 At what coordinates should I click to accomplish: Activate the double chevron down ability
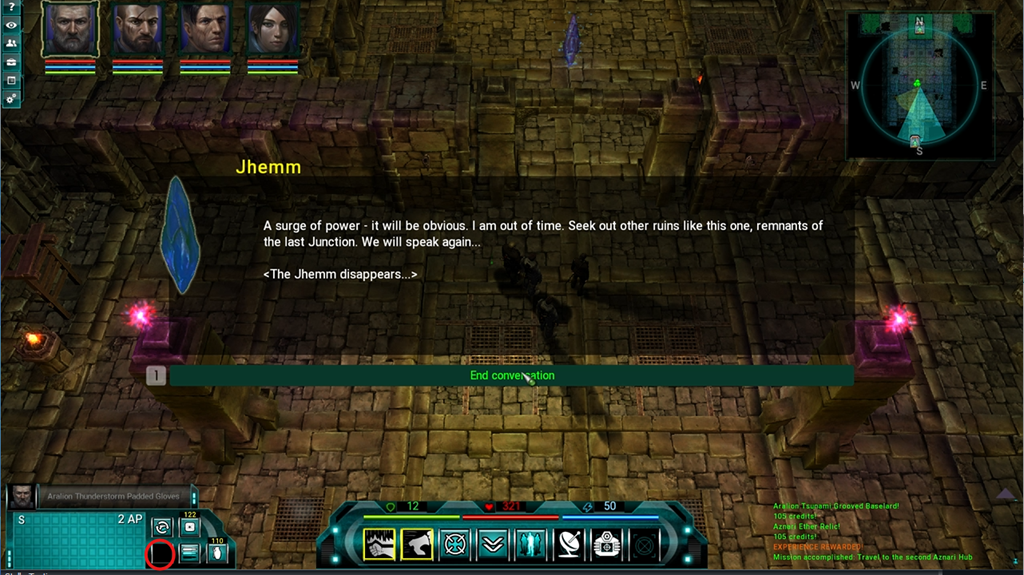click(493, 544)
